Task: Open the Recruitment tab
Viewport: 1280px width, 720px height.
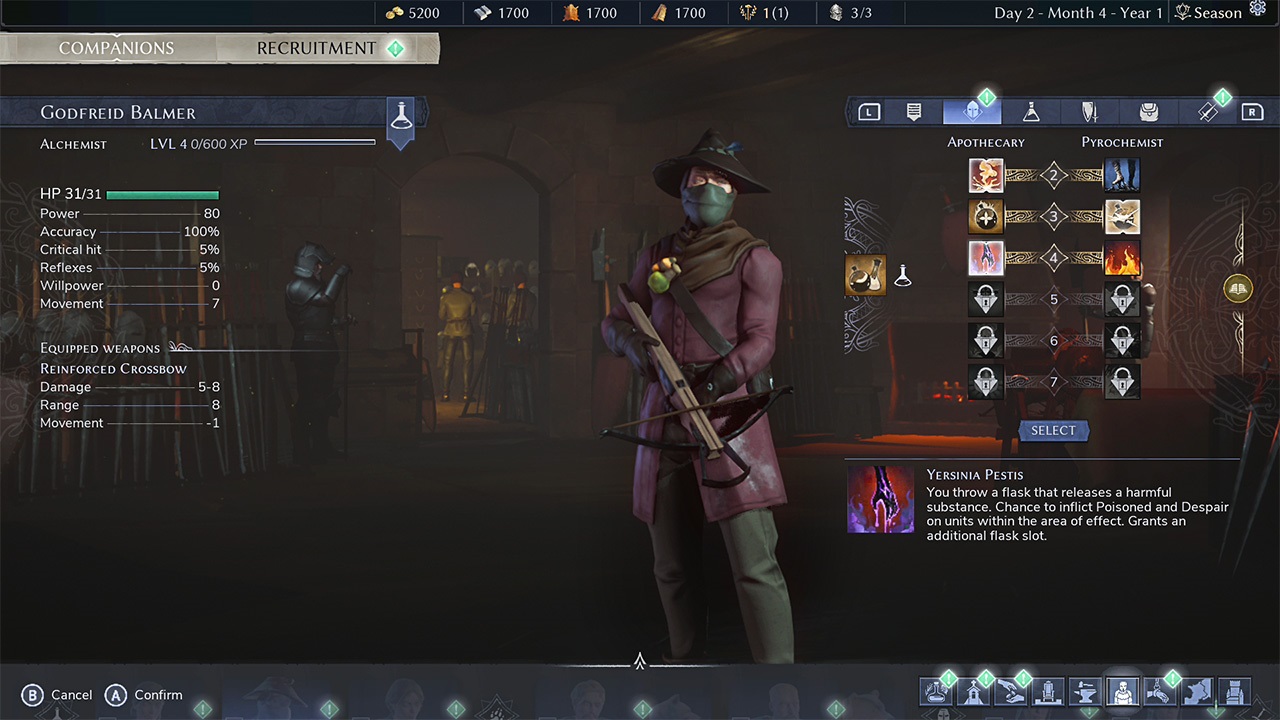Action: (316, 47)
